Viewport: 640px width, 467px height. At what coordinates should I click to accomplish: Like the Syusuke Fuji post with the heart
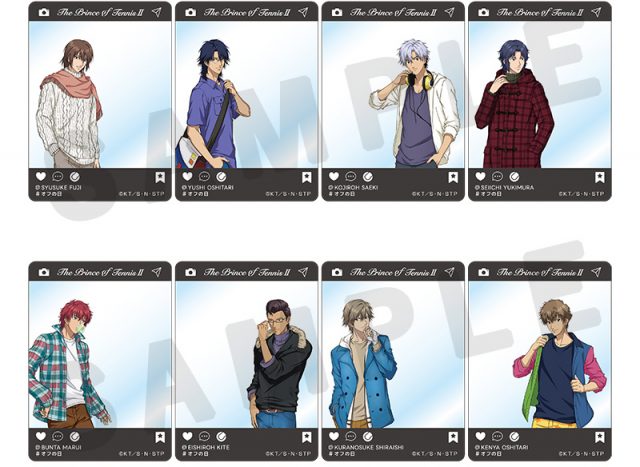[42, 176]
